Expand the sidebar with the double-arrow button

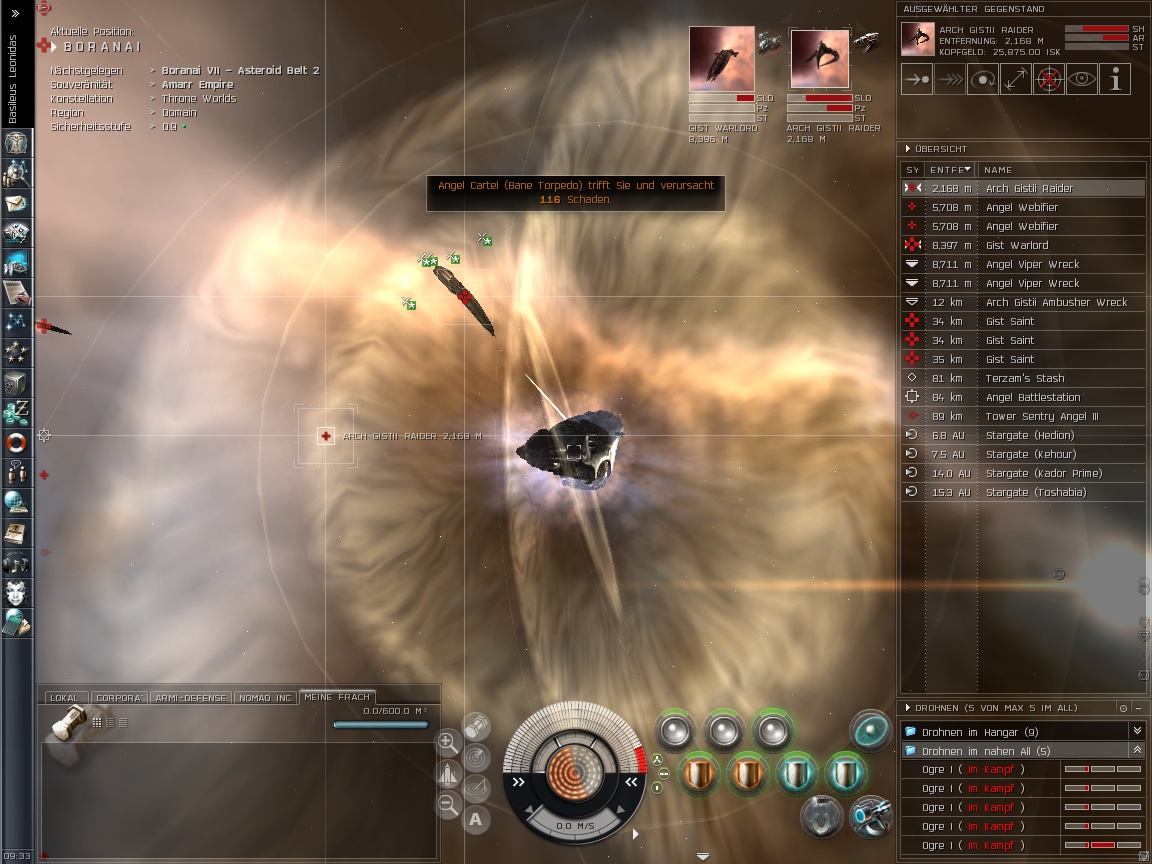(x=16, y=14)
